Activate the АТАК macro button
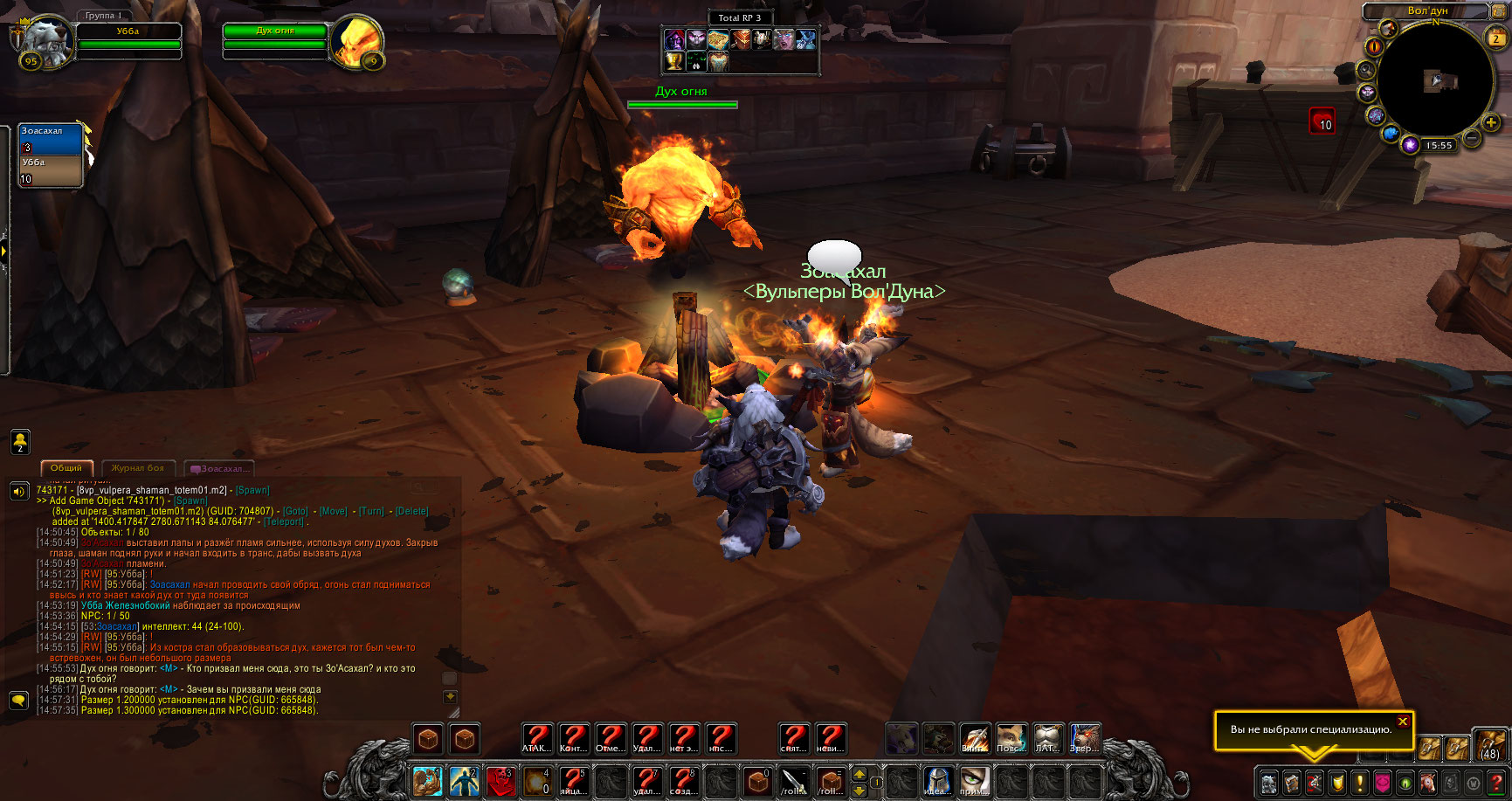The height and width of the screenshot is (801, 1512). pos(537,739)
